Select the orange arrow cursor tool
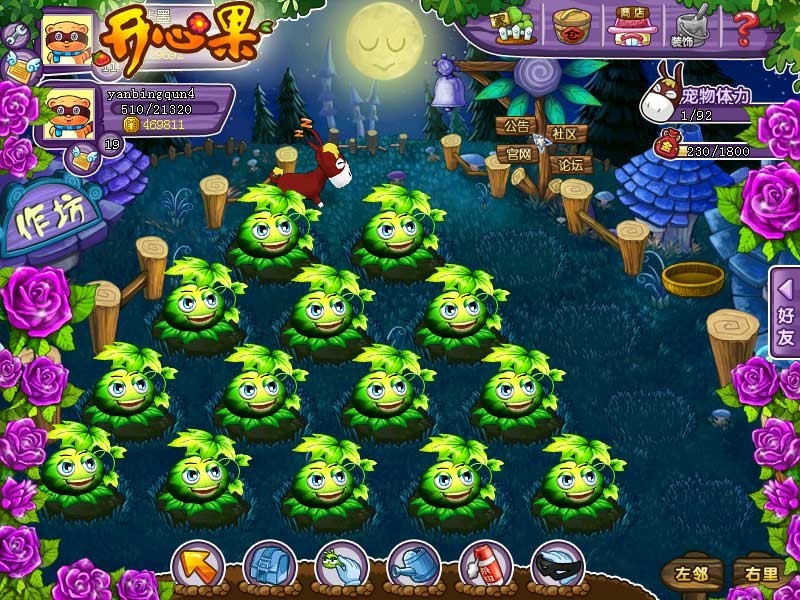800x600 pixels. 197,565
